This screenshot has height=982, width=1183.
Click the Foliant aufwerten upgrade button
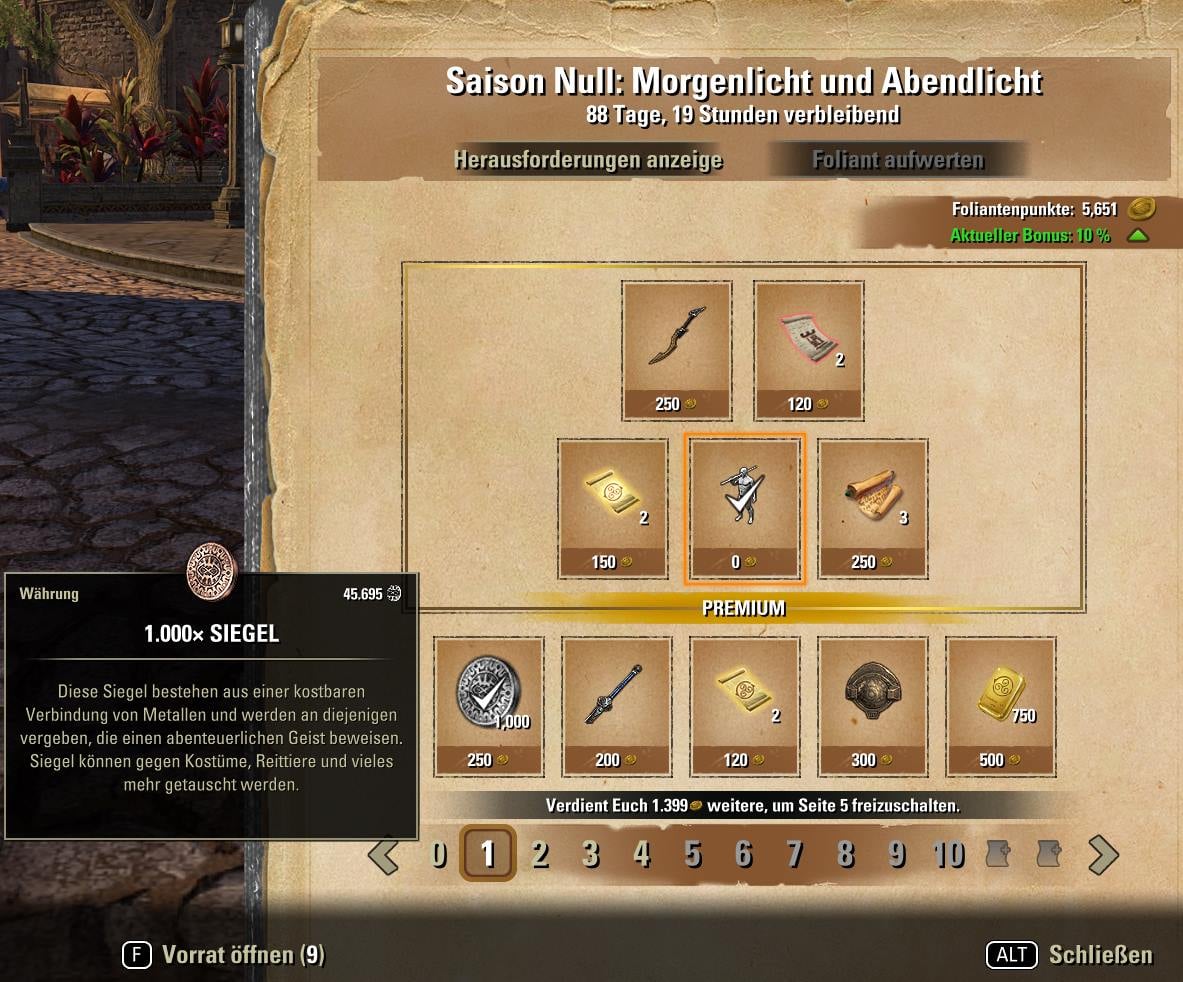897,160
